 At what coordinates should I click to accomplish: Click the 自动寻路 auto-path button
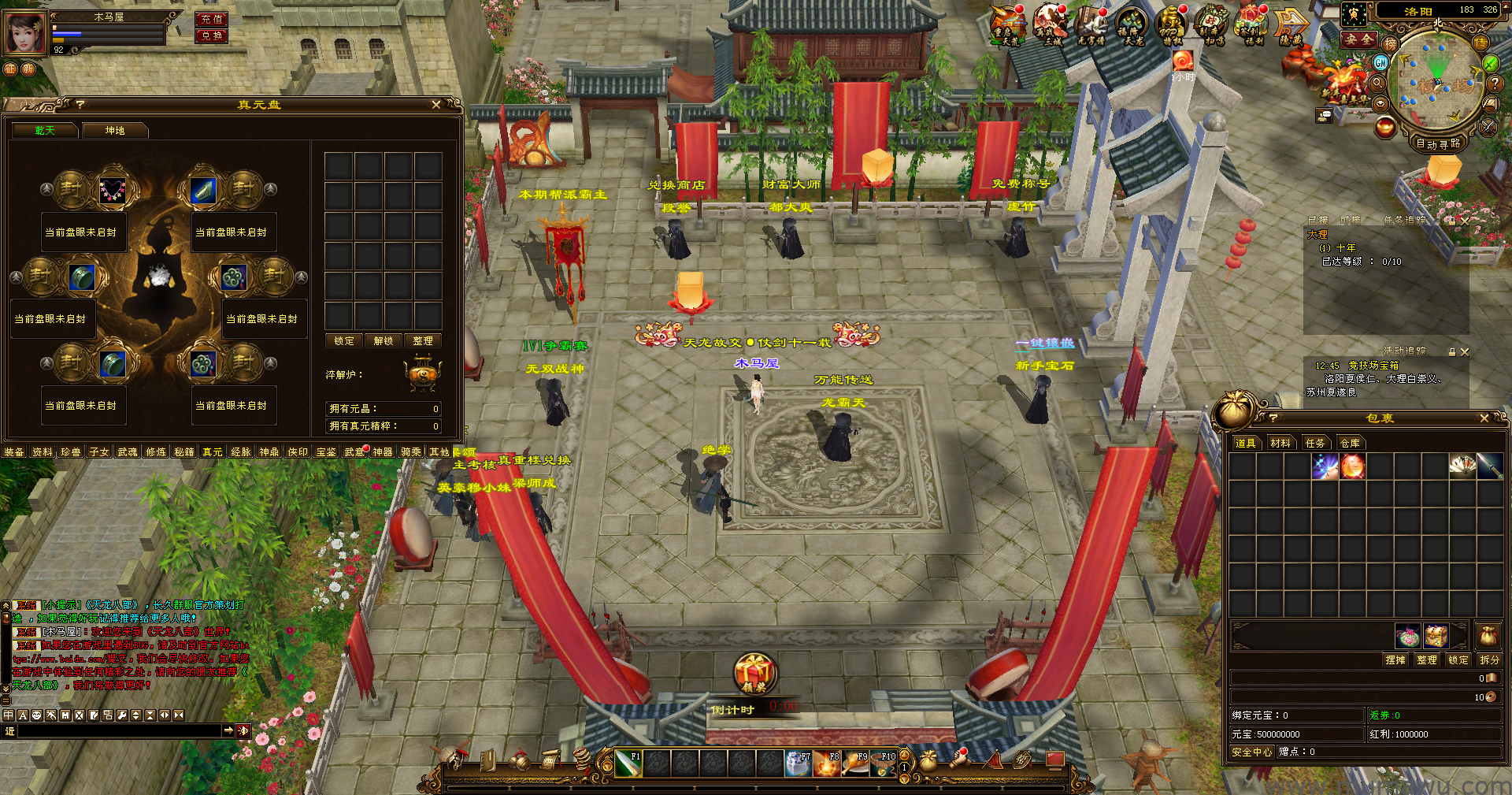click(x=1438, y=143)
